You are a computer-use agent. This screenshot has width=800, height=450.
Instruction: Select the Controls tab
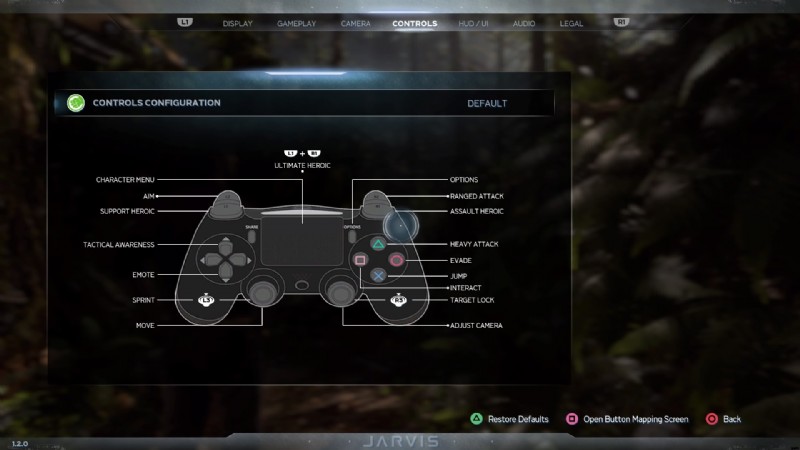click(414, 22)
